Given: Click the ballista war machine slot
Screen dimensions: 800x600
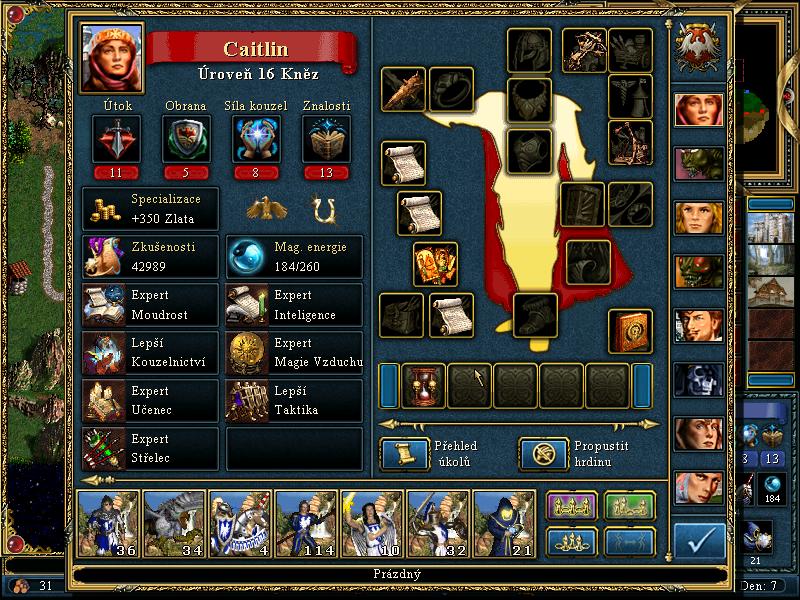Looking at the screenshot, I should click(x=586, y=49).
